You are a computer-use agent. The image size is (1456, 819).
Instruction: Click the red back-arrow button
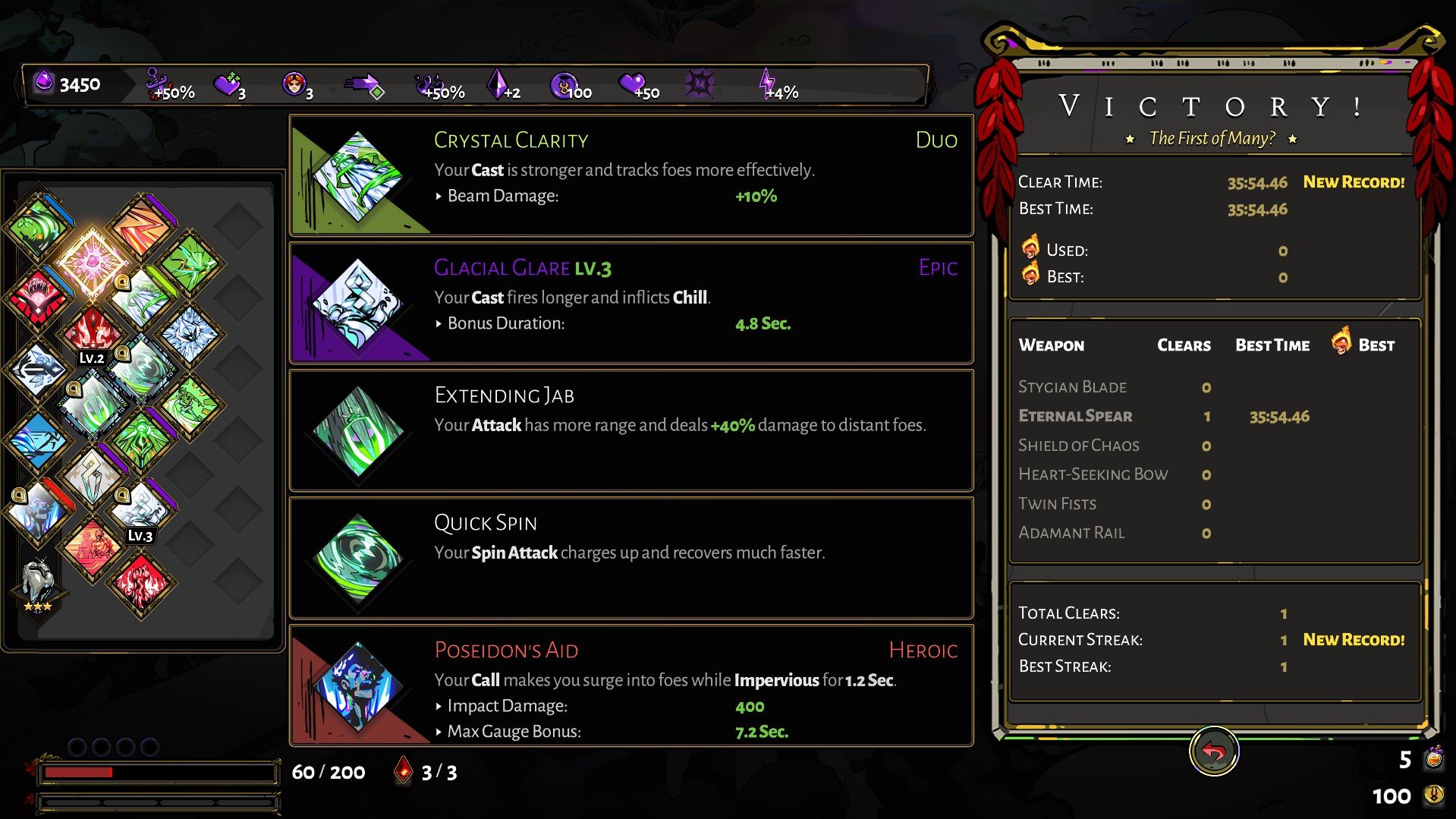[1213, 751]
